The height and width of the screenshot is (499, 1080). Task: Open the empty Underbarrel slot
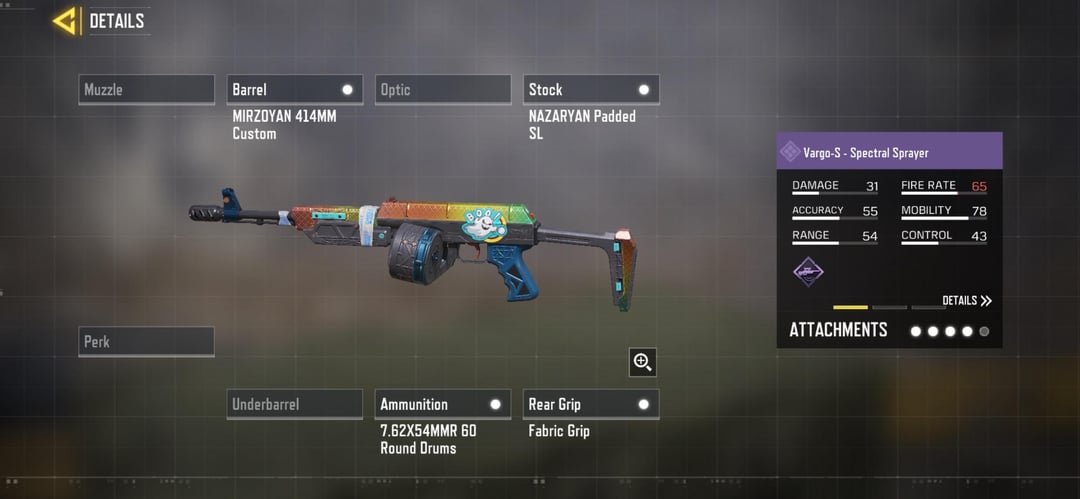click(x=294, y=405)
